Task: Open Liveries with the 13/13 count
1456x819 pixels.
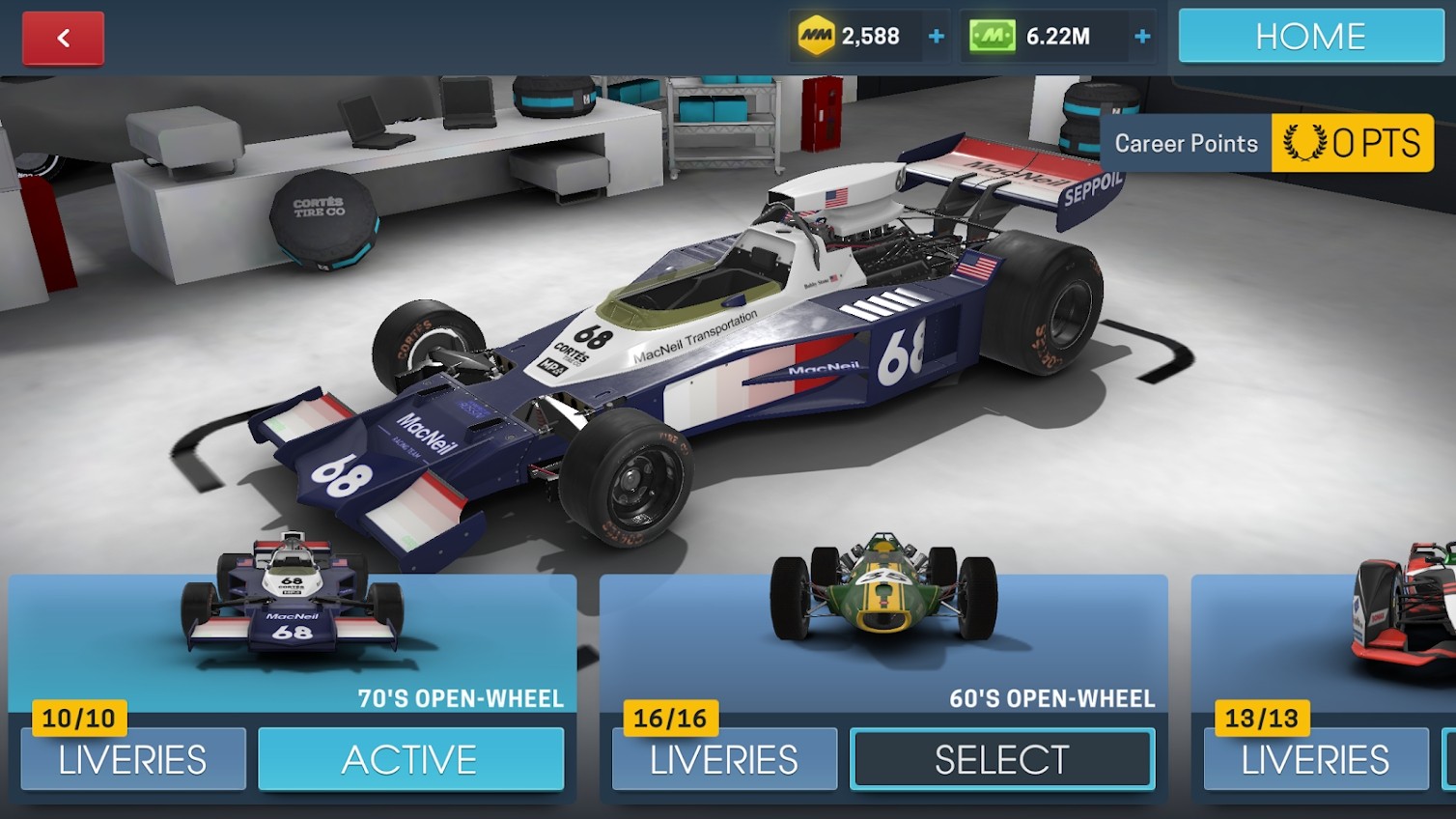Action: 1314,759
